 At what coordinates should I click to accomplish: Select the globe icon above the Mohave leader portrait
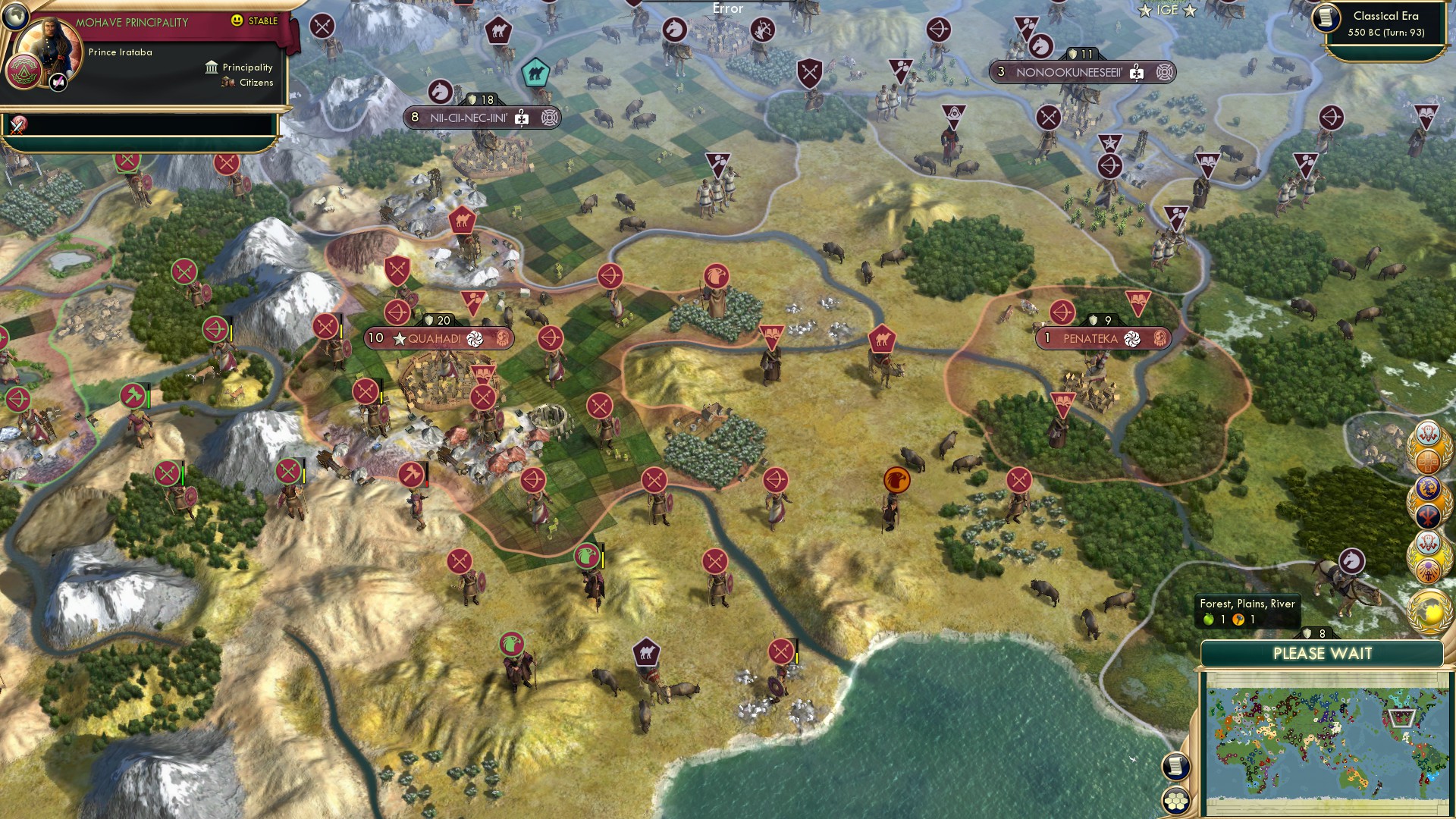(x=15, y=17)
